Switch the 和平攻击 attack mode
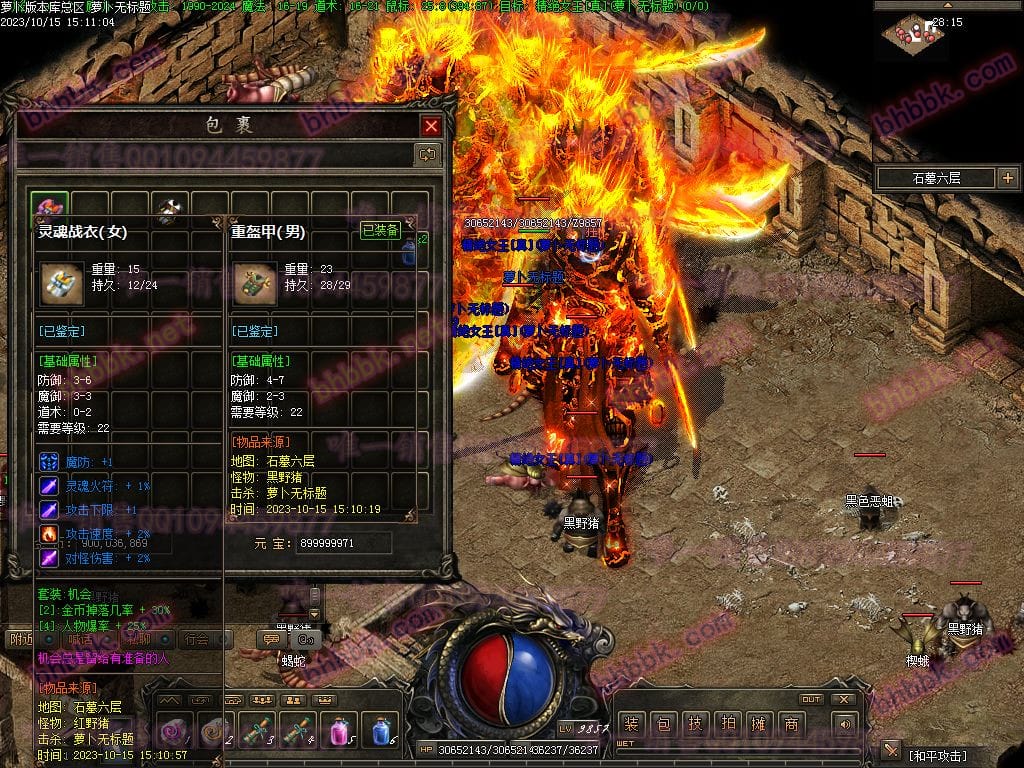 (x=937, y=755)
